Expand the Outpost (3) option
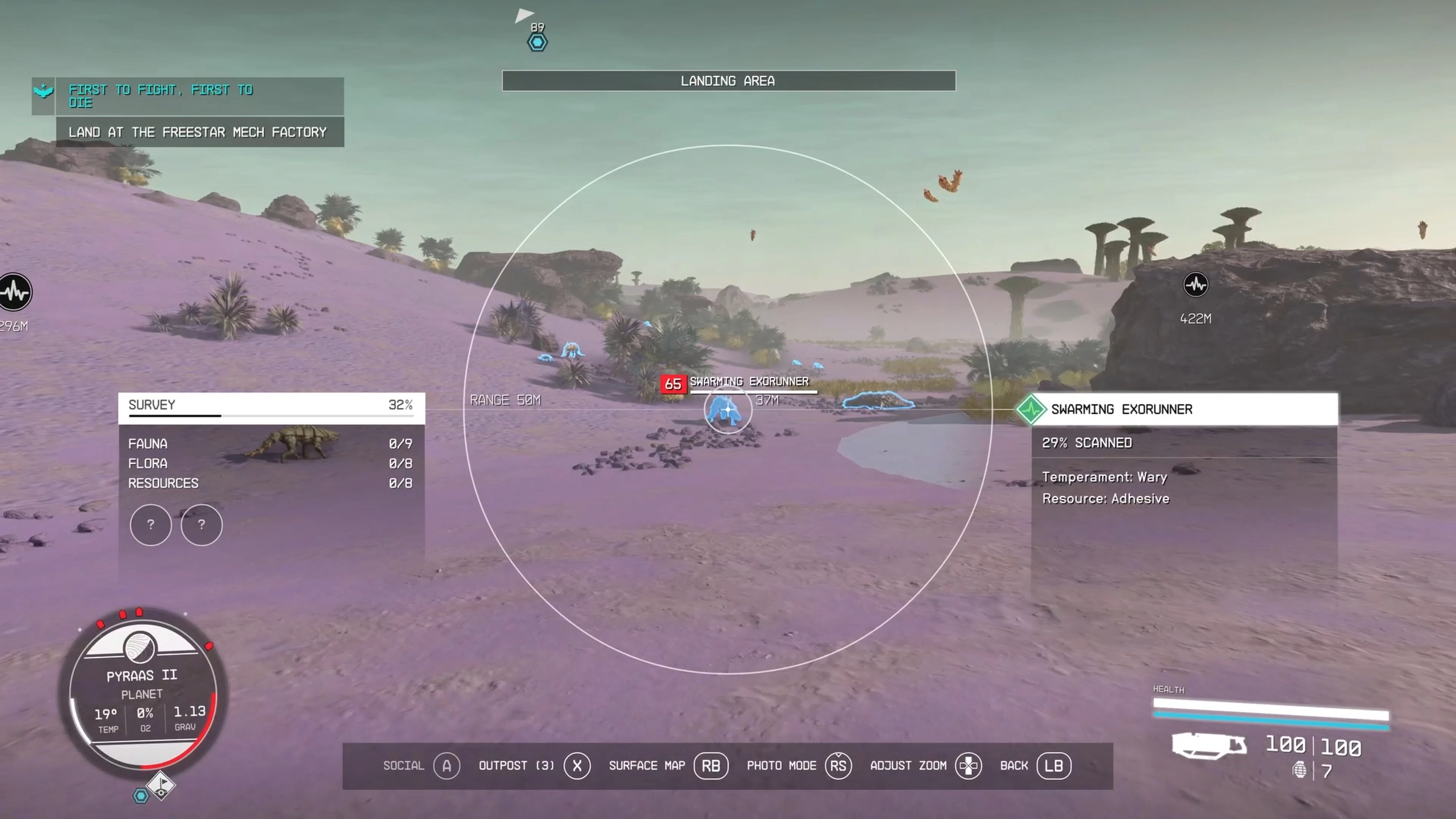The image size is (1456, 819). [x=577, y=766]
